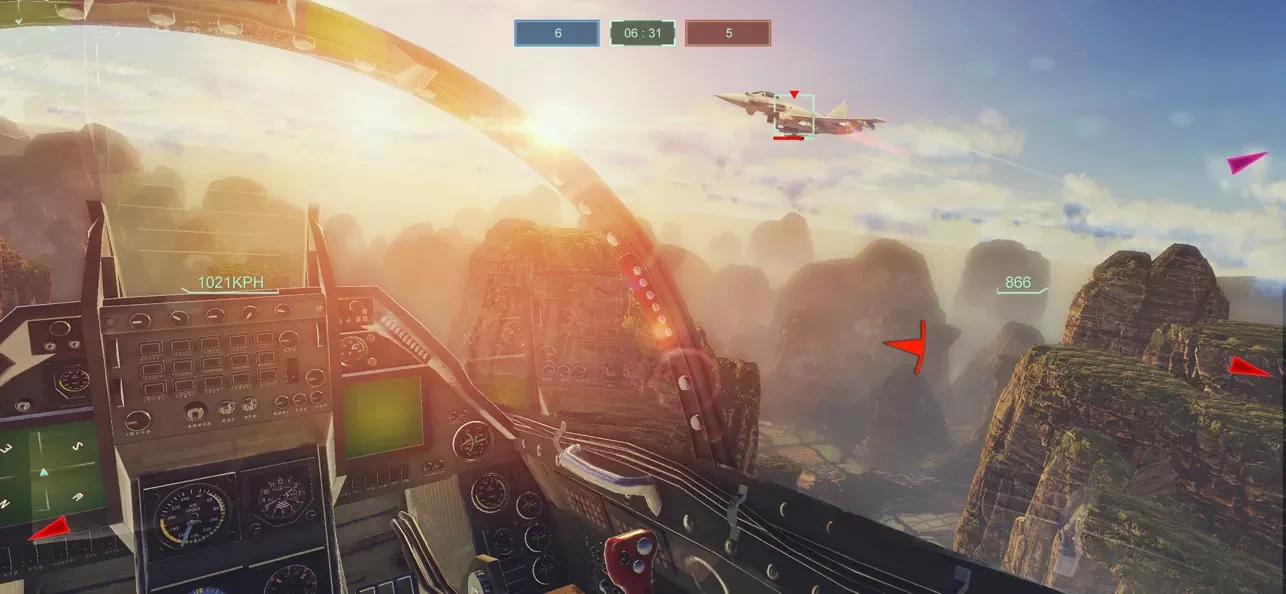Select the magenta arrow target marker
This screenshot has height=594, width=1286.
(1246, 162)
